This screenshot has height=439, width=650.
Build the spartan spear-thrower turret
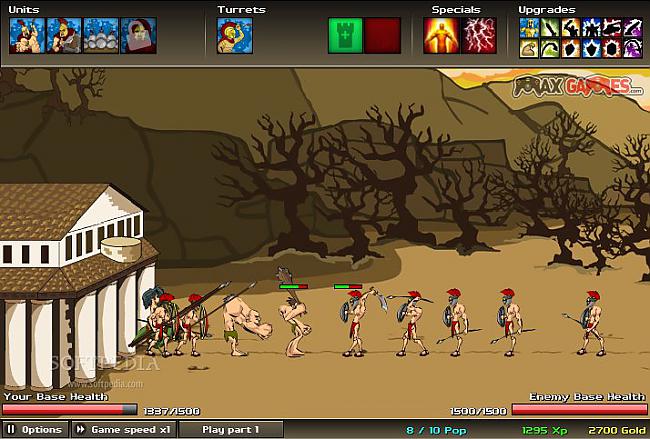point(234,35)
